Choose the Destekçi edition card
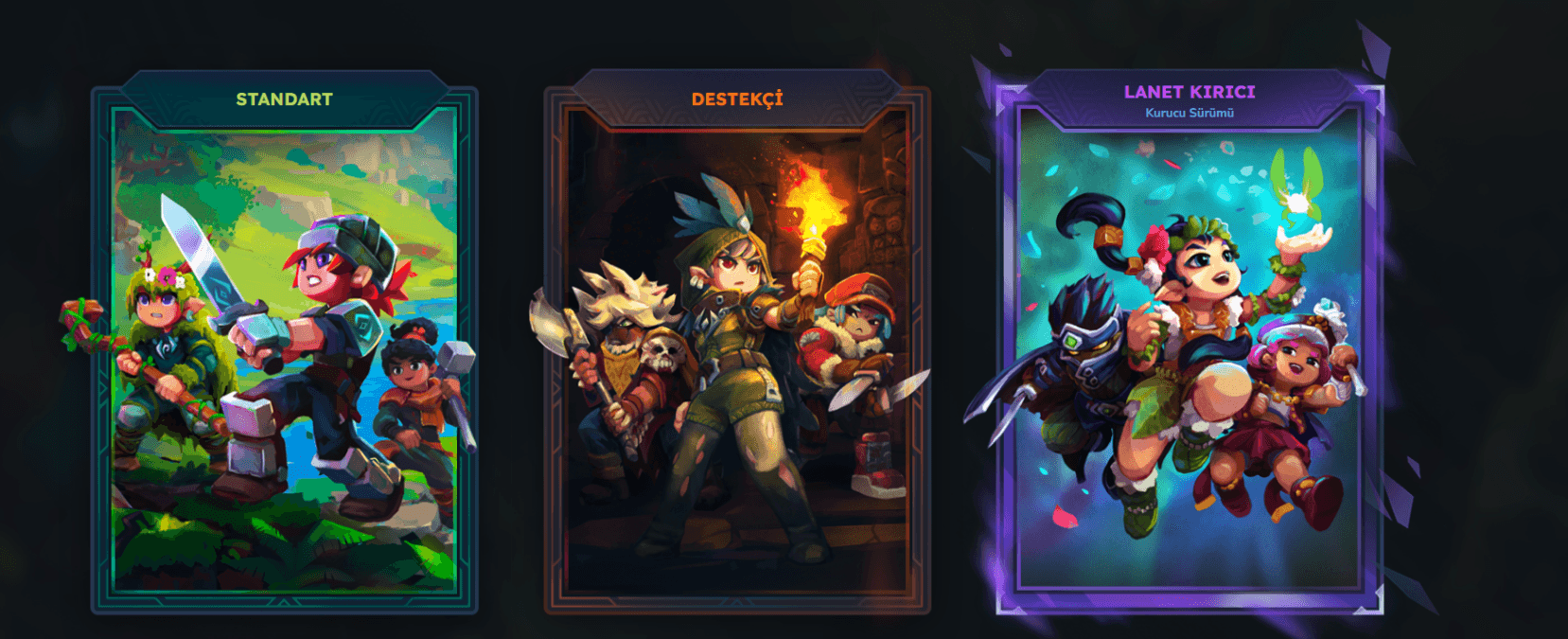Screen dimensions: 1568x639 737,350
